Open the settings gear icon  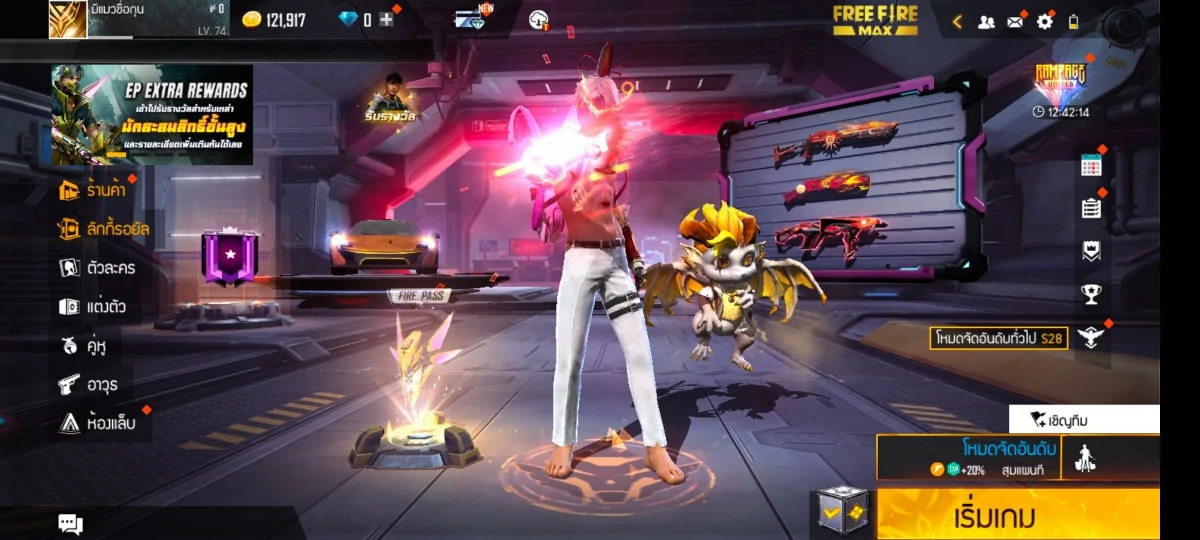click(x=1045, y=21)
